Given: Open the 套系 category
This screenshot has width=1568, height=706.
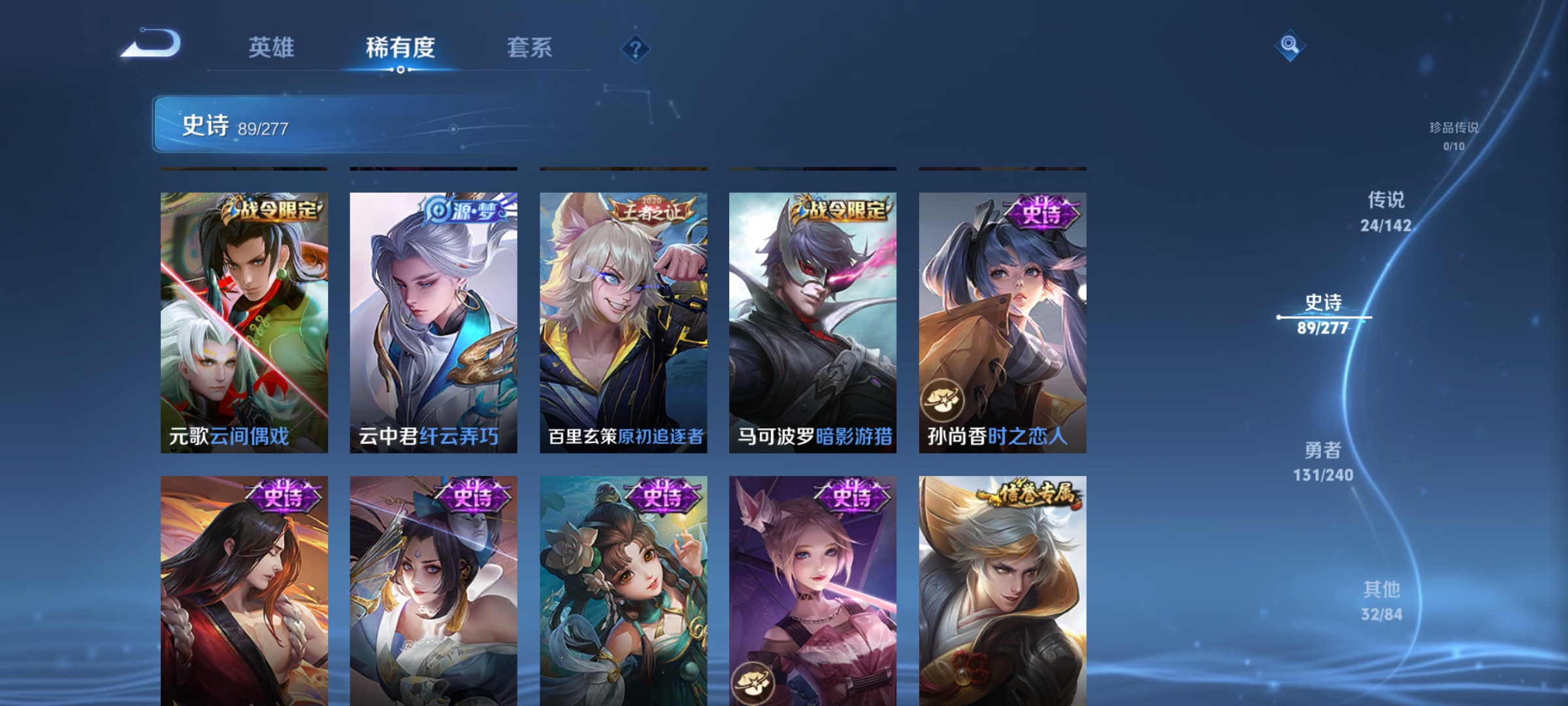Looking at the screenshot, I should [531, 47].
